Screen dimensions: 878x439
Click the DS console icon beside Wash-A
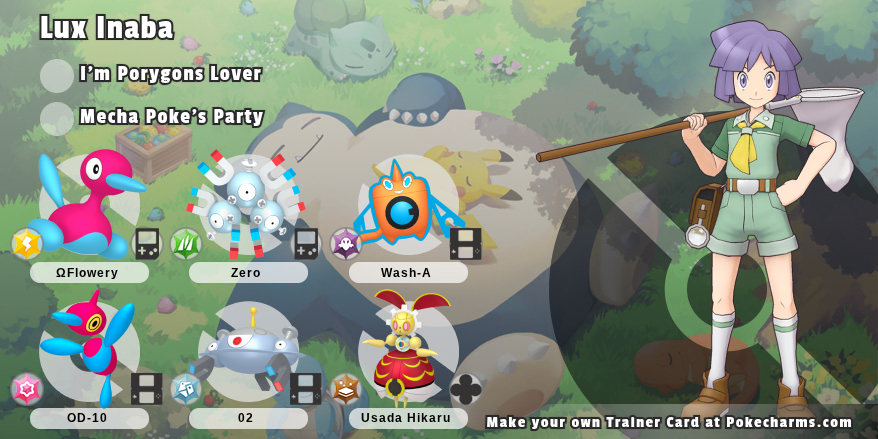click(x=465, y=244)
